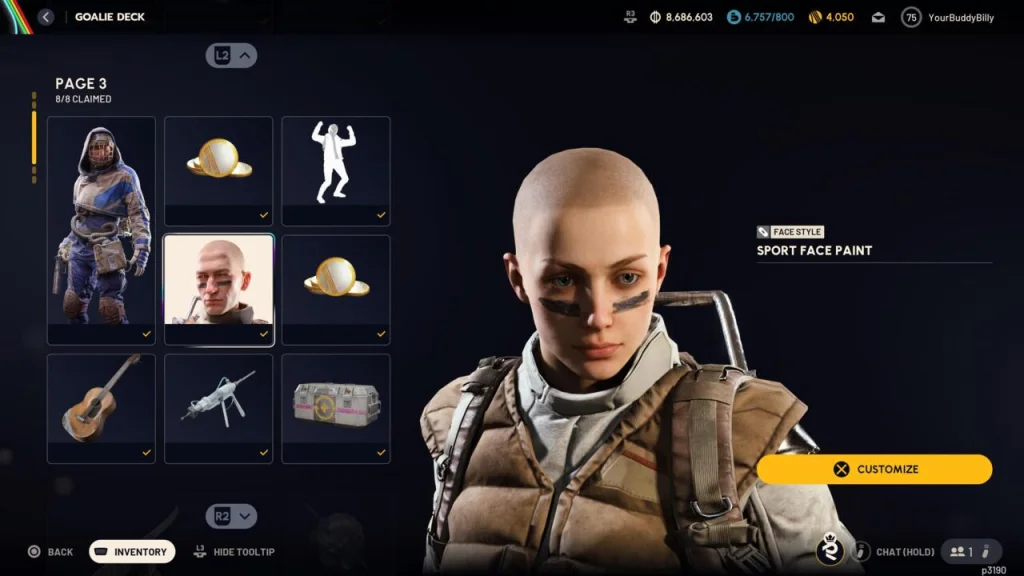Choose the supply crate reward tile
The width and height of the screenshot is (1024, 576).
pos(335,407)
